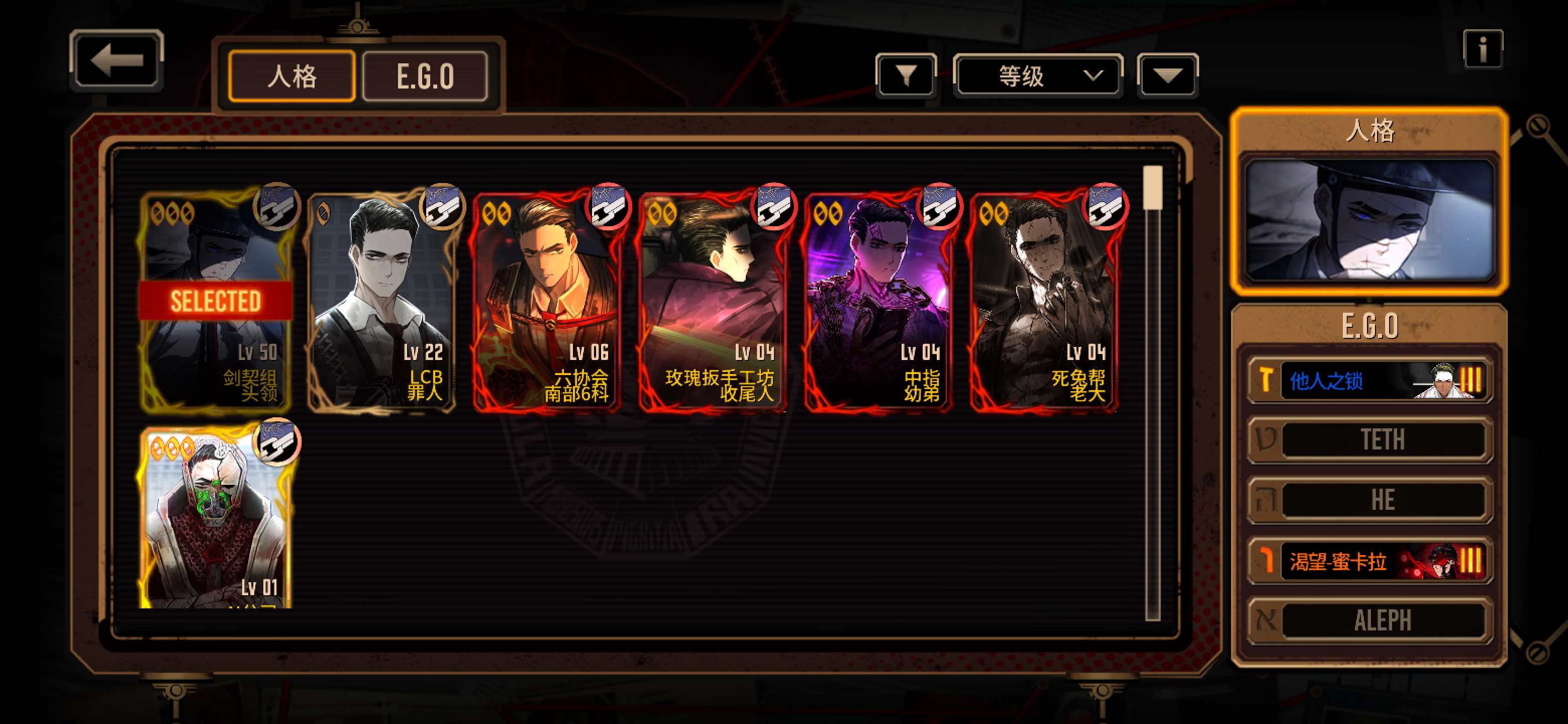The image size is (1568, 724).
Task: Open the 渴望-蜜卡拉 E.G.O slot
Action: (1369, 561)
